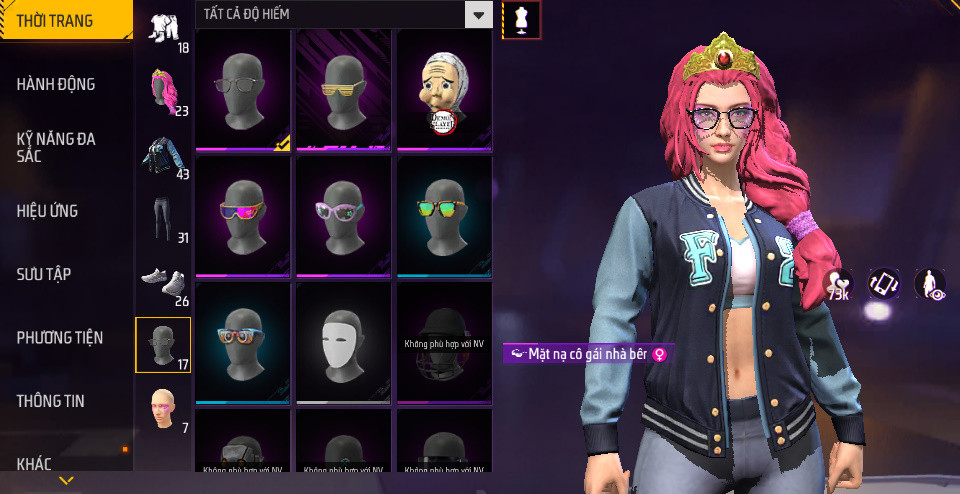
Task: Go to the Sưu Tập tab
Action: [44, 274]
